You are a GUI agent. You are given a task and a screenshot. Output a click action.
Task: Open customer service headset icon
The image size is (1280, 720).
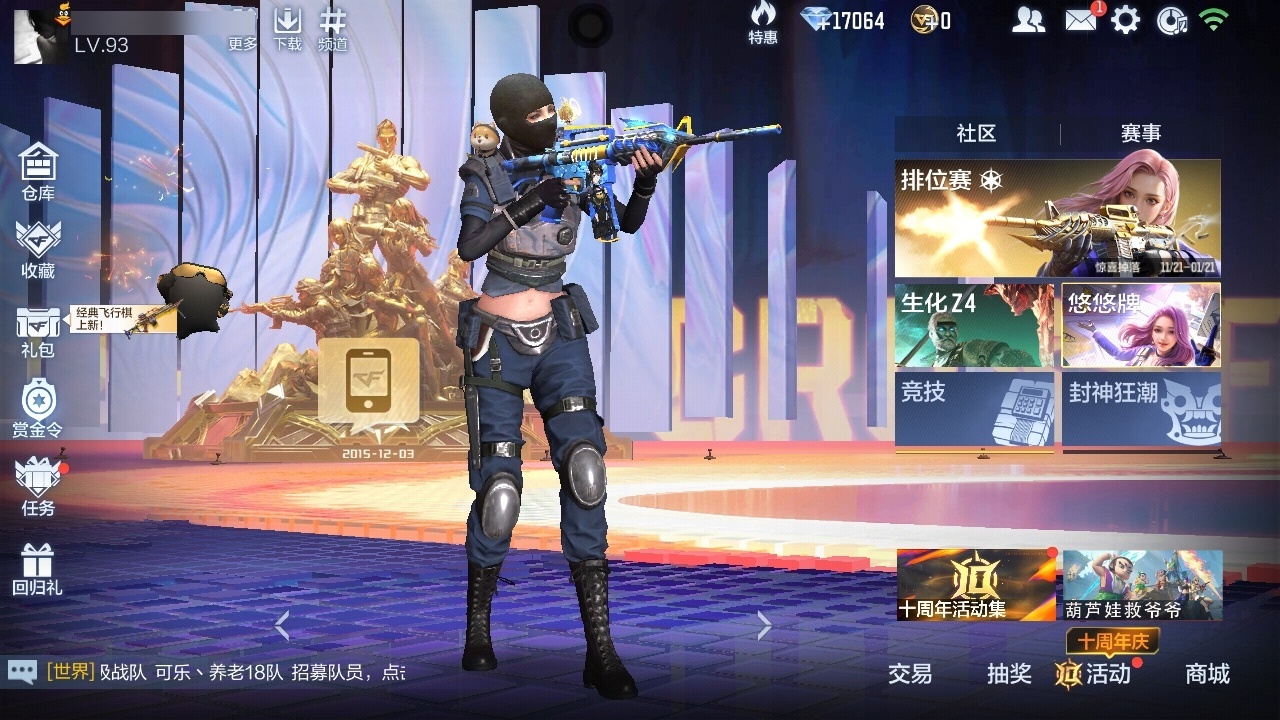1172,18
